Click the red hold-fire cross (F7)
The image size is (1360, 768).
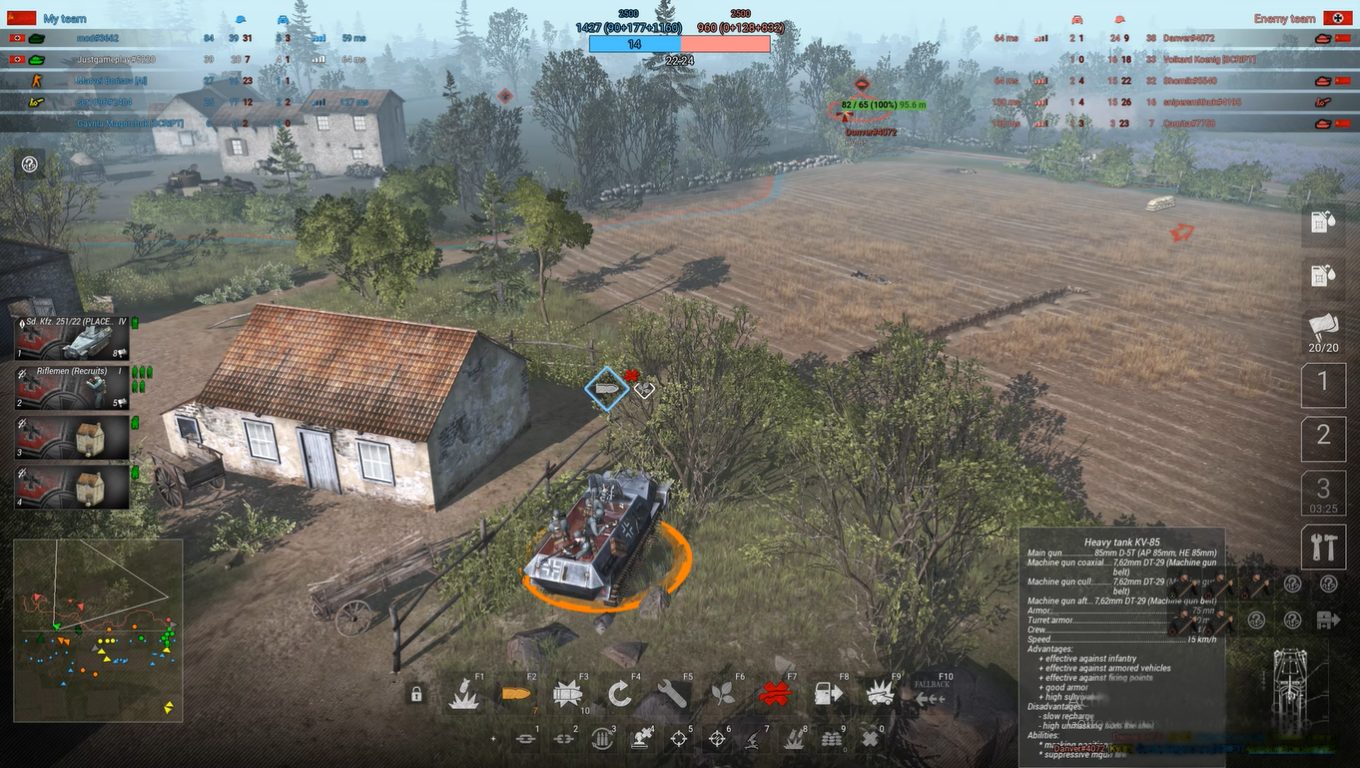pyautogui.click(x=778, y=693)
